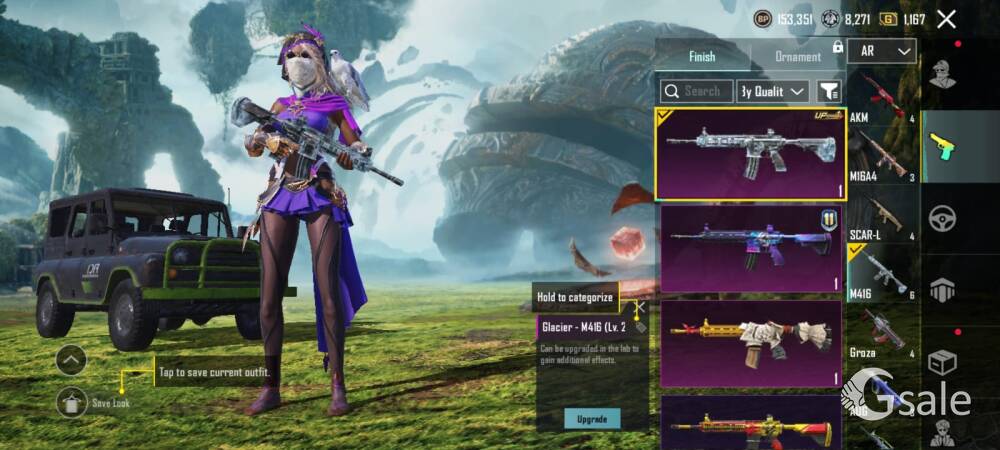Switch to the character outfit category
Screen dimensions: 1000x450
[941, 74]
